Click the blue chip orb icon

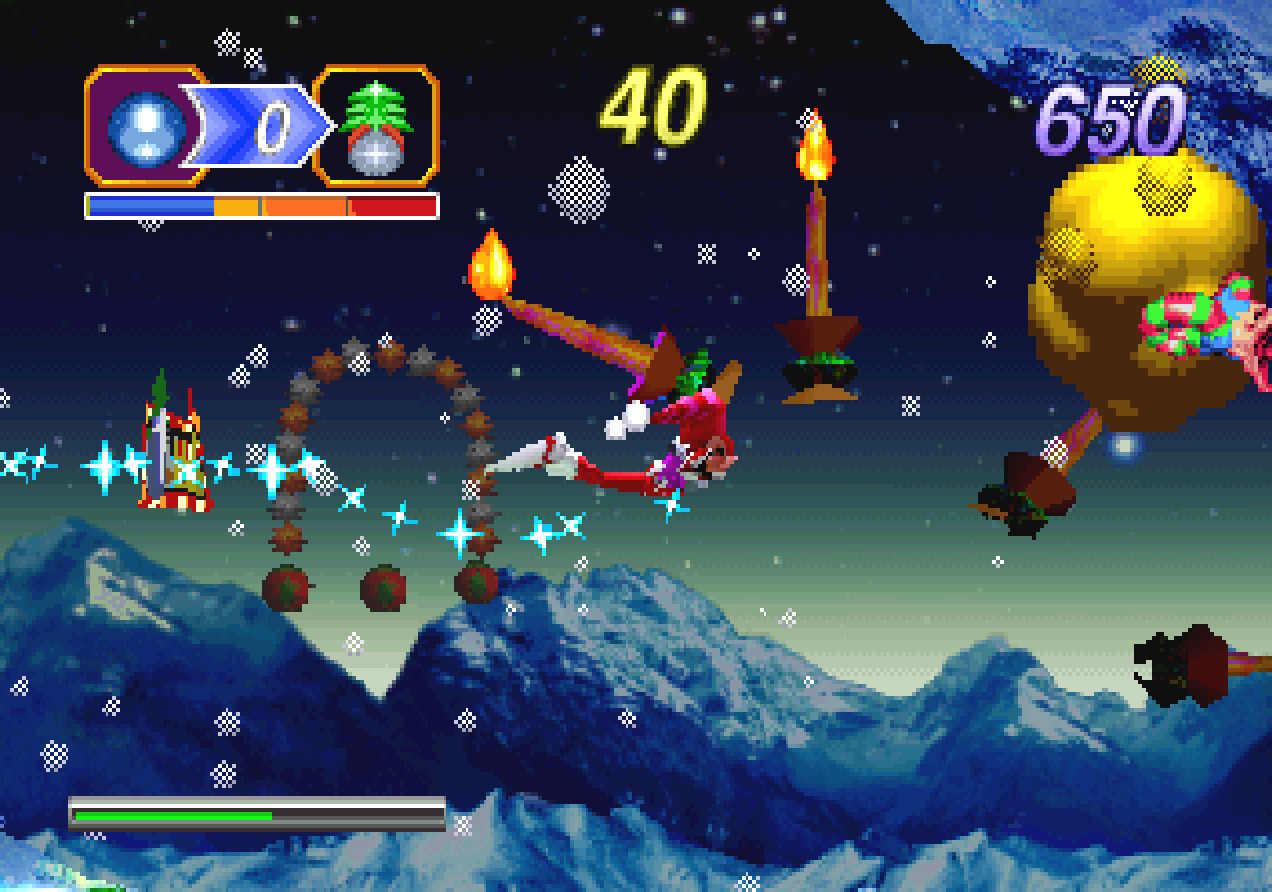(x=146, y=127)
